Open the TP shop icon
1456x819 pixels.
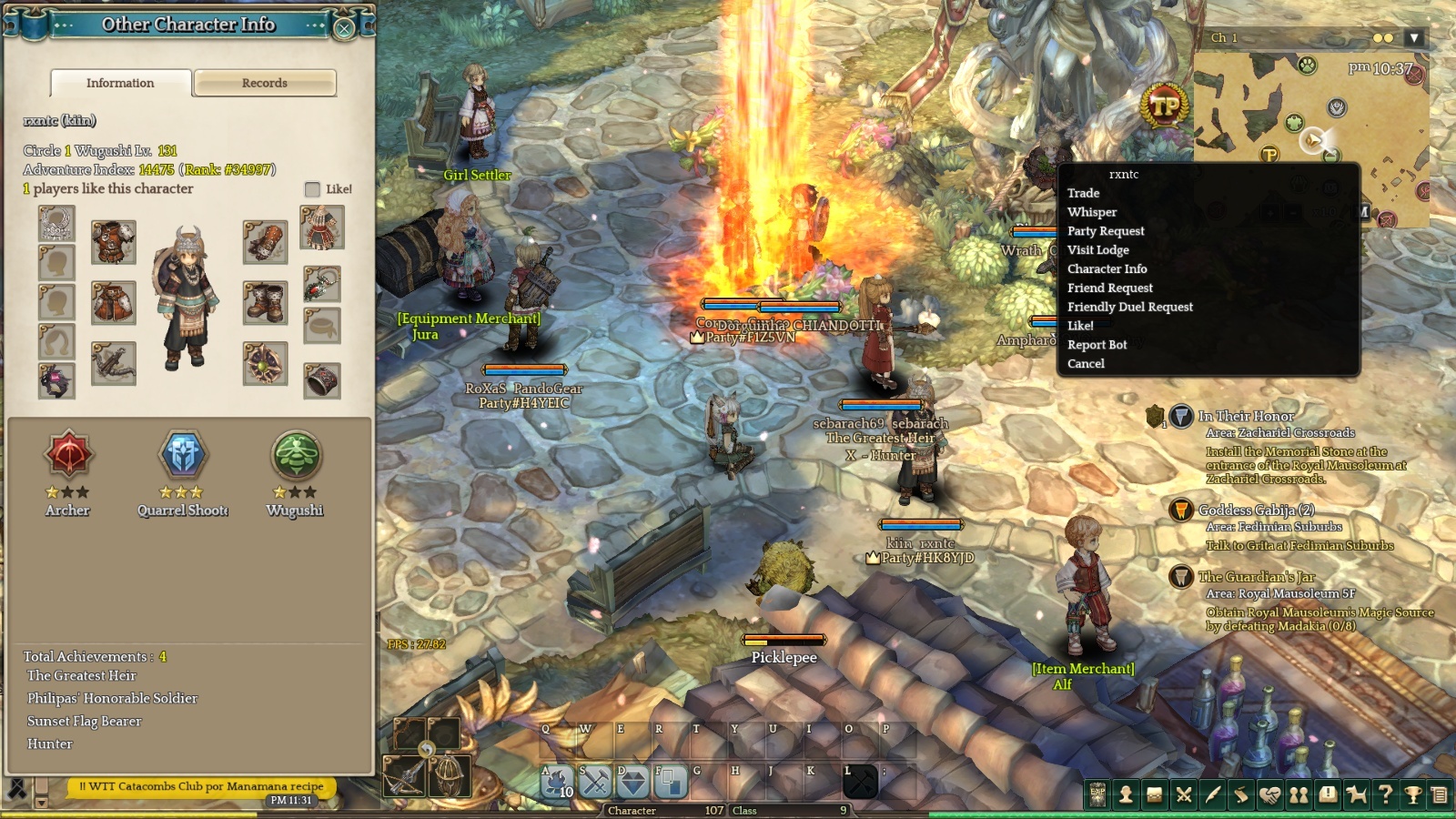coord(1165,106)
